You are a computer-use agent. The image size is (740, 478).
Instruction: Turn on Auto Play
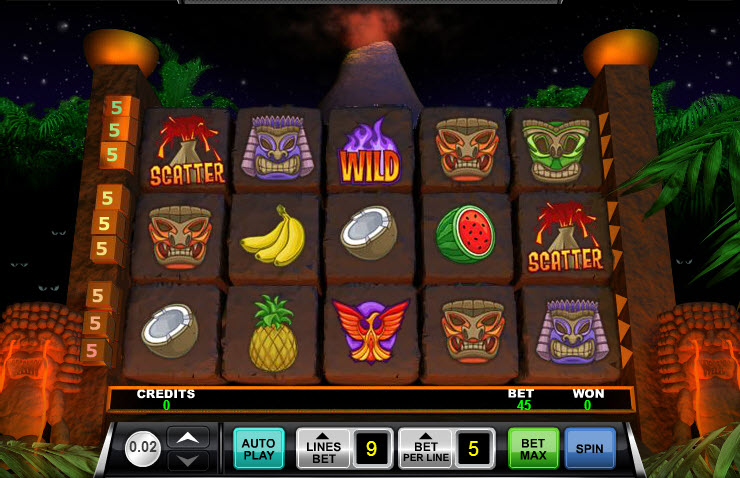[259, 448]
